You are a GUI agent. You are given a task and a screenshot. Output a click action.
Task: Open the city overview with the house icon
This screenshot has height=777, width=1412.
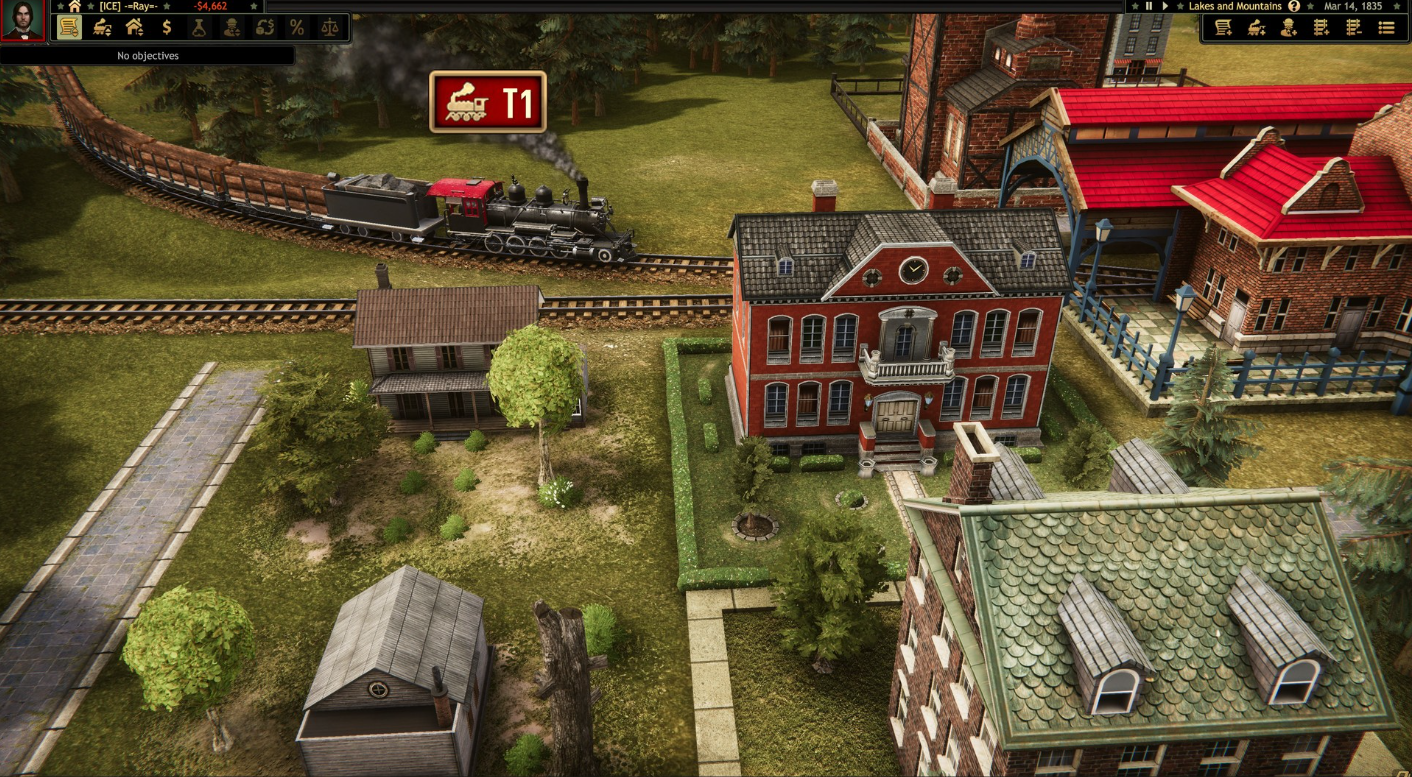133,27
